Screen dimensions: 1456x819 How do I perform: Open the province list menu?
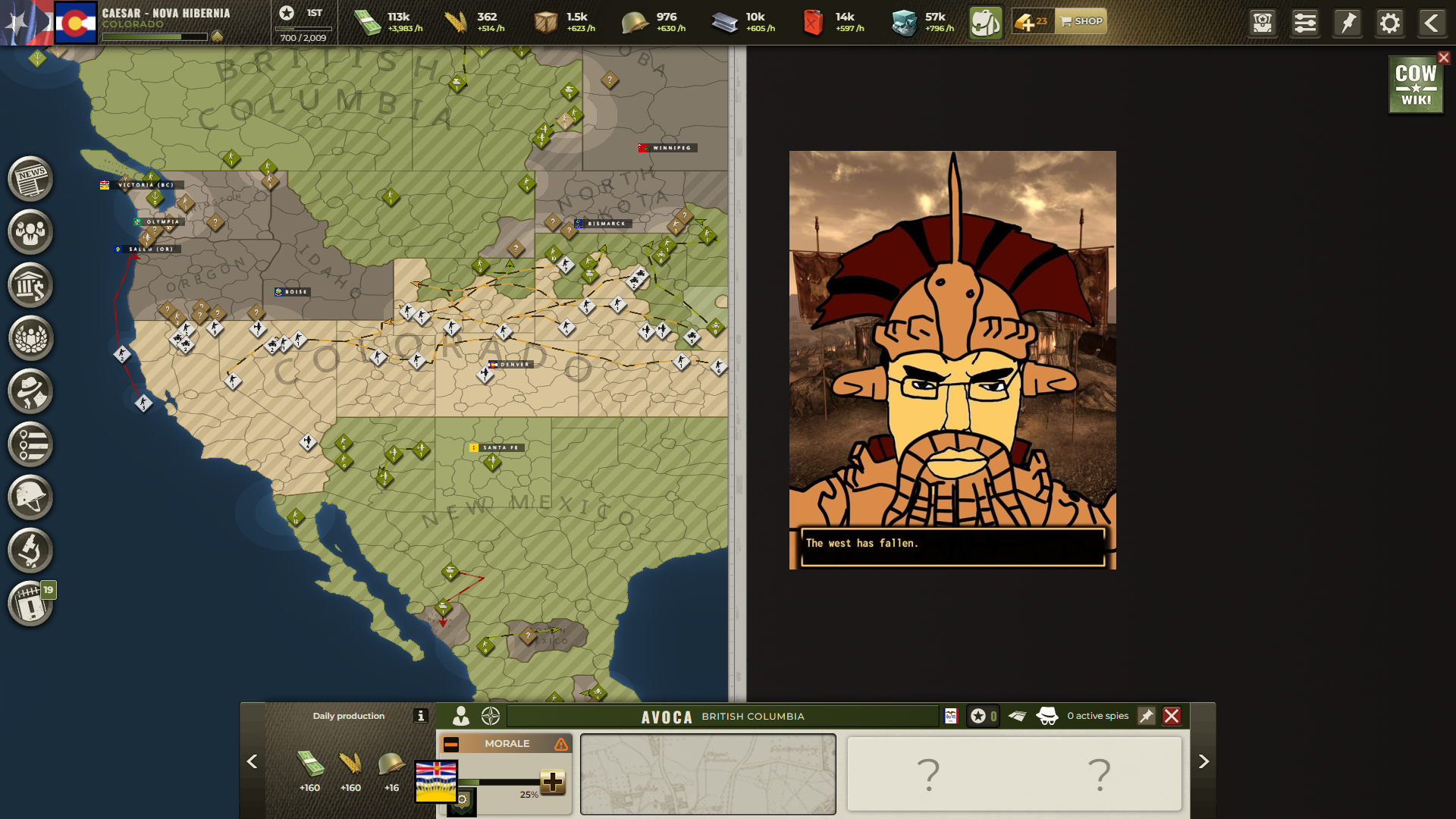coord(30,444)
